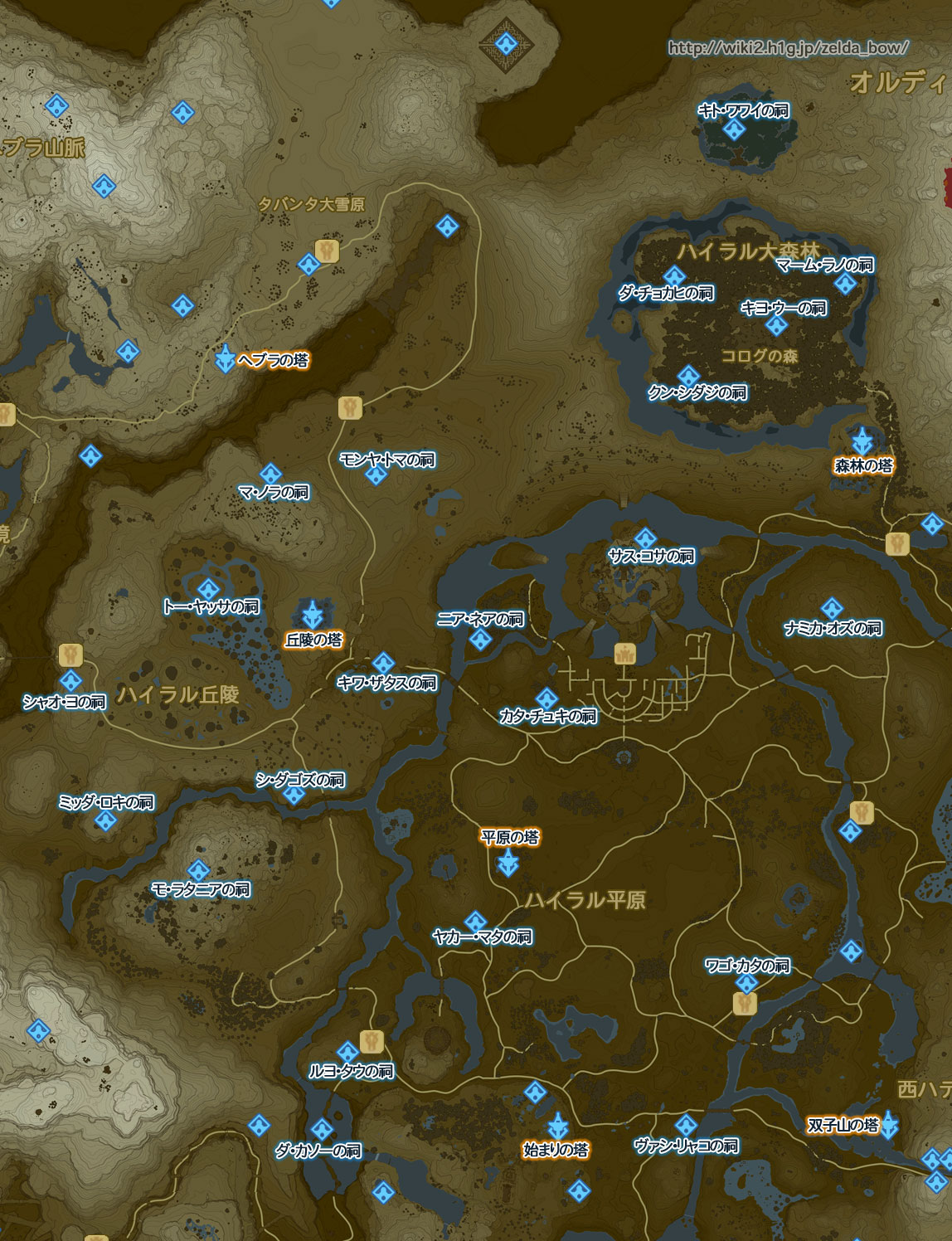Select the ワゴ・カタの祠 shrine marker
This screenshot has height=1241, width=952.
click(746, 984)
